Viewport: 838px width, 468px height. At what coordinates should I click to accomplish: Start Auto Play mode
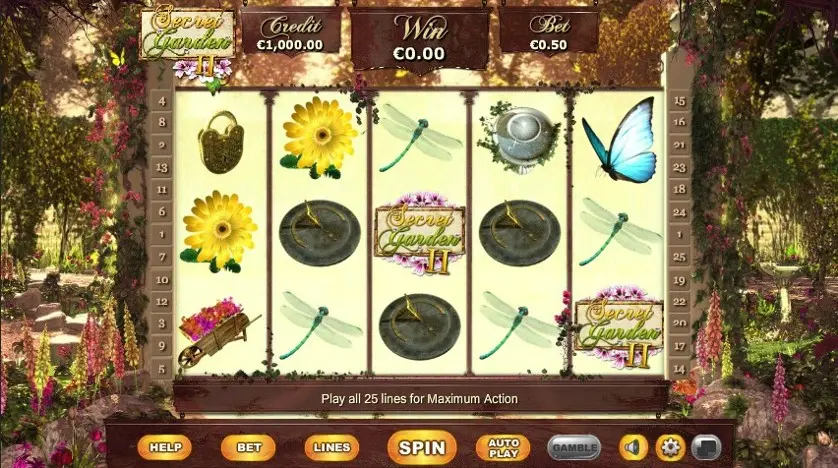click(x=503, y=448)
